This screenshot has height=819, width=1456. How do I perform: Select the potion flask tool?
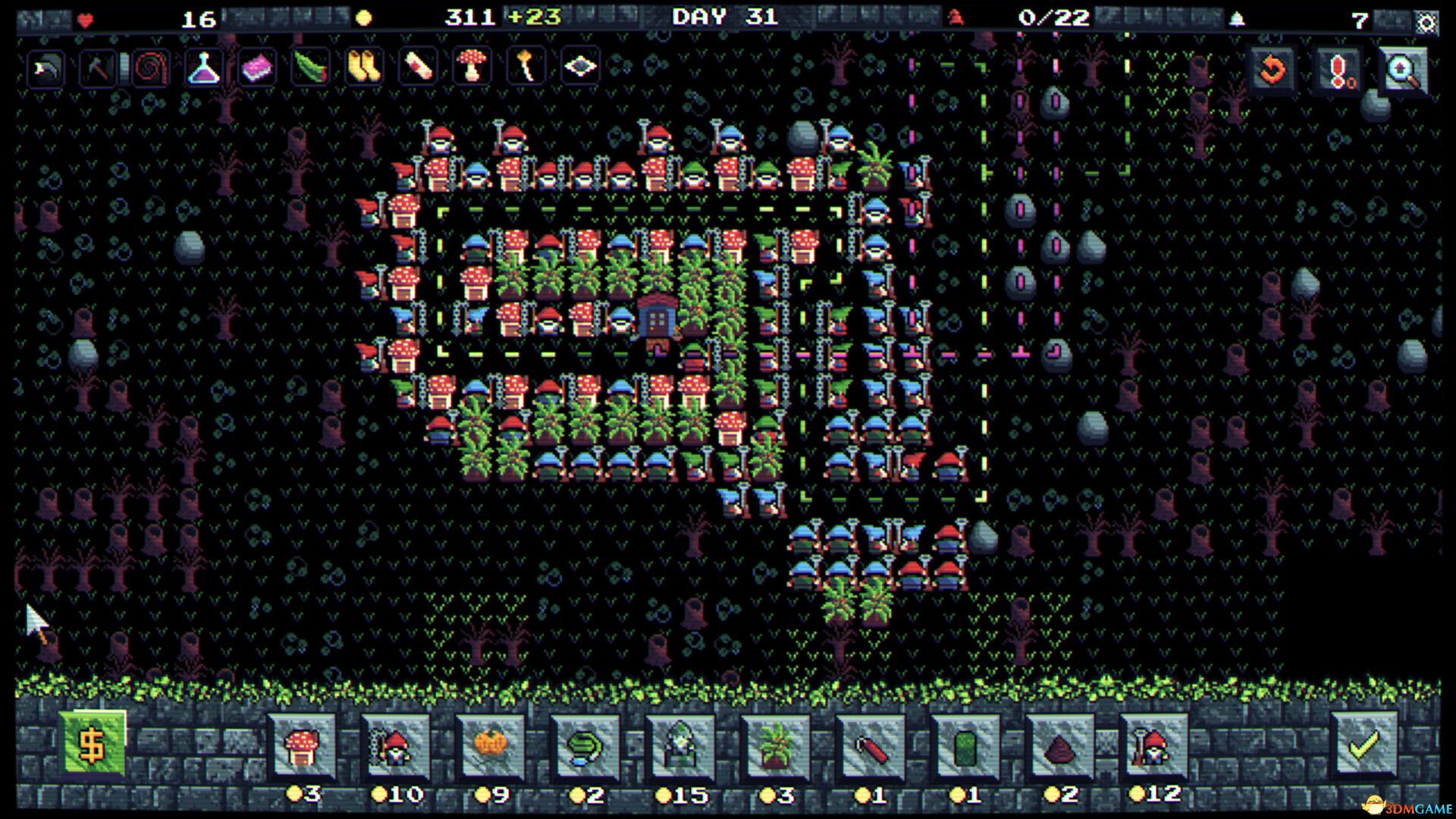pyautogui.click(x=202, y=68)
